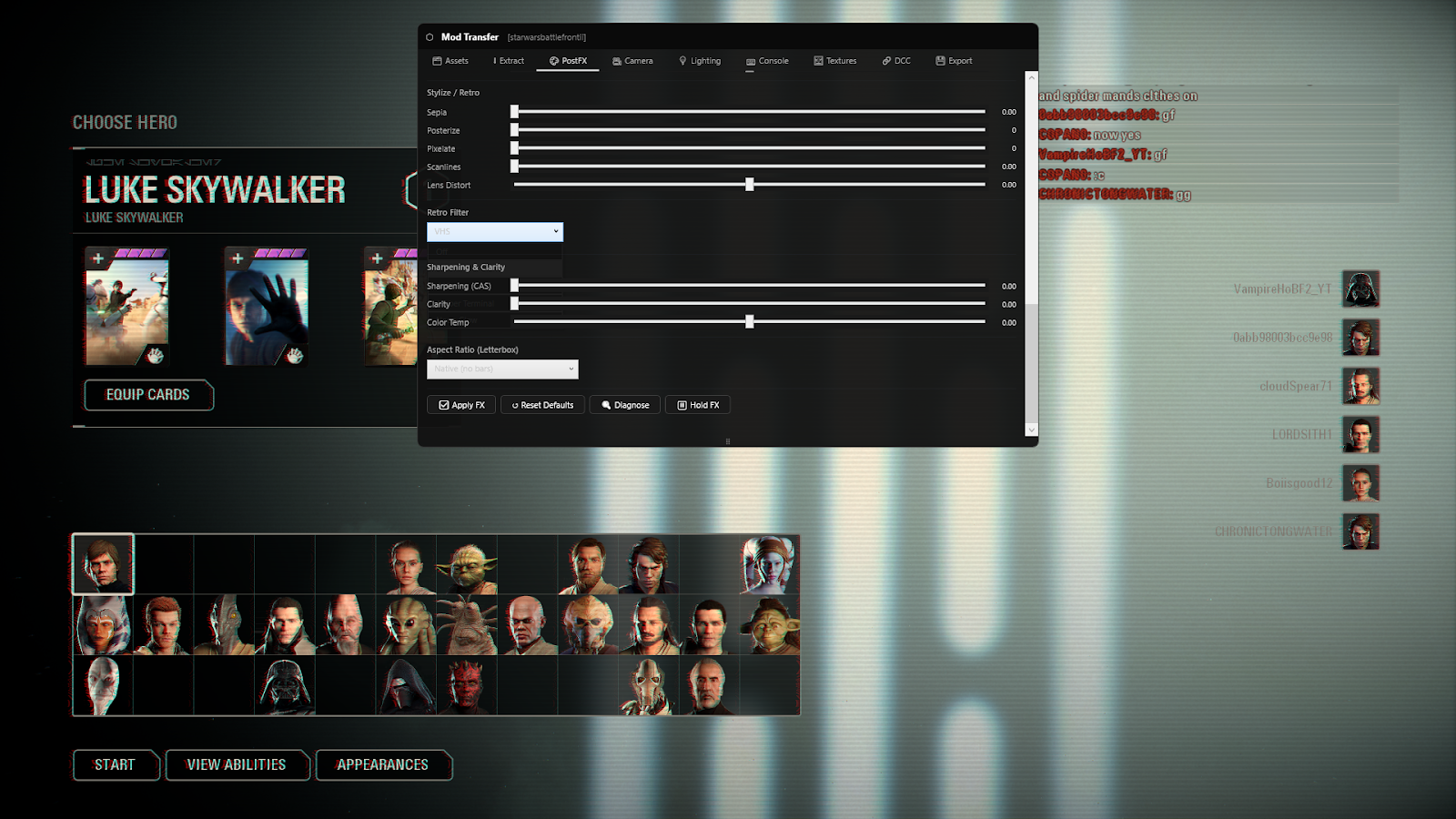
Task: Open the Retro Filter VHS dropdown
Action: 494,231
